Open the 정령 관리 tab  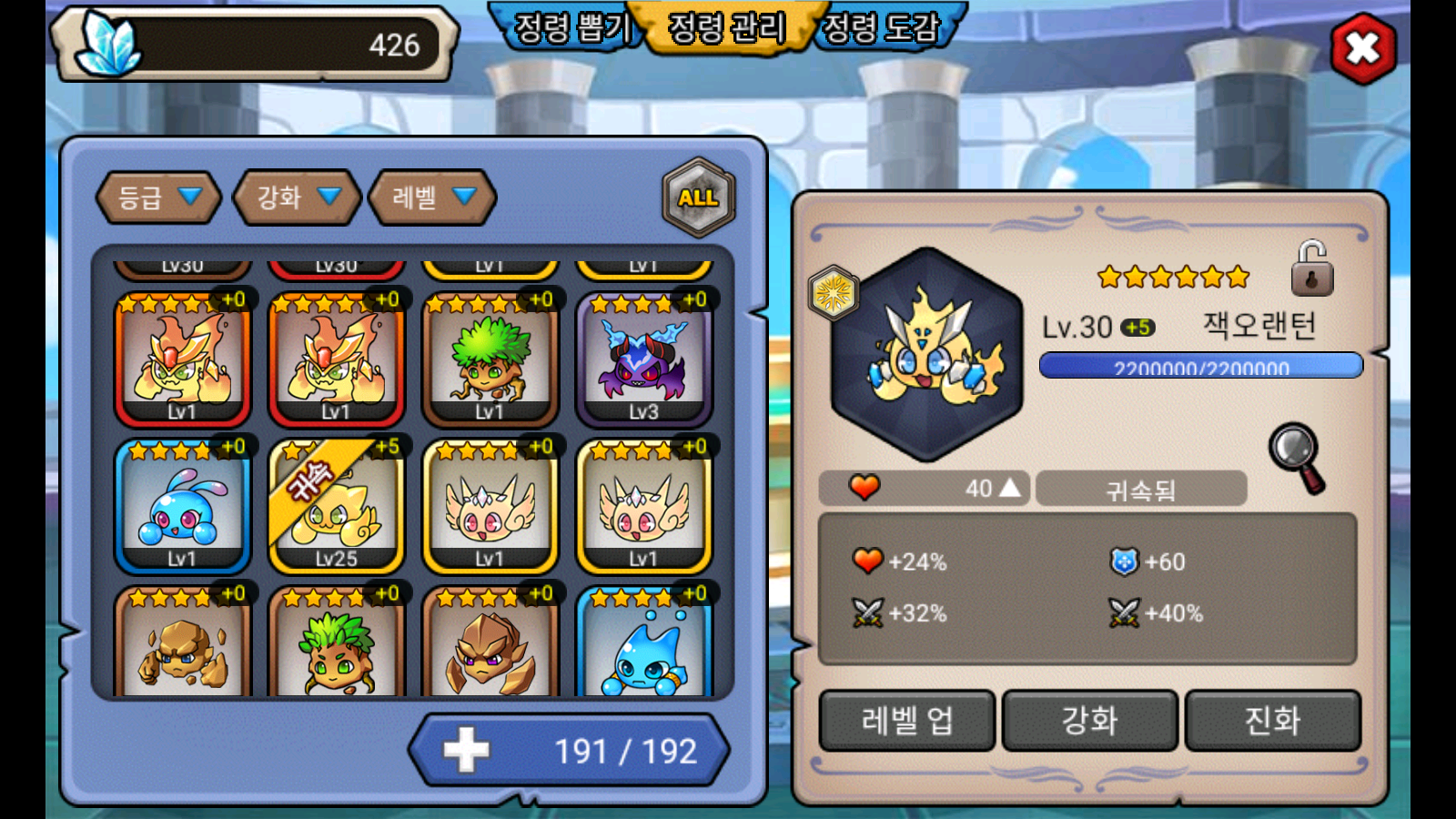(726, 27)
